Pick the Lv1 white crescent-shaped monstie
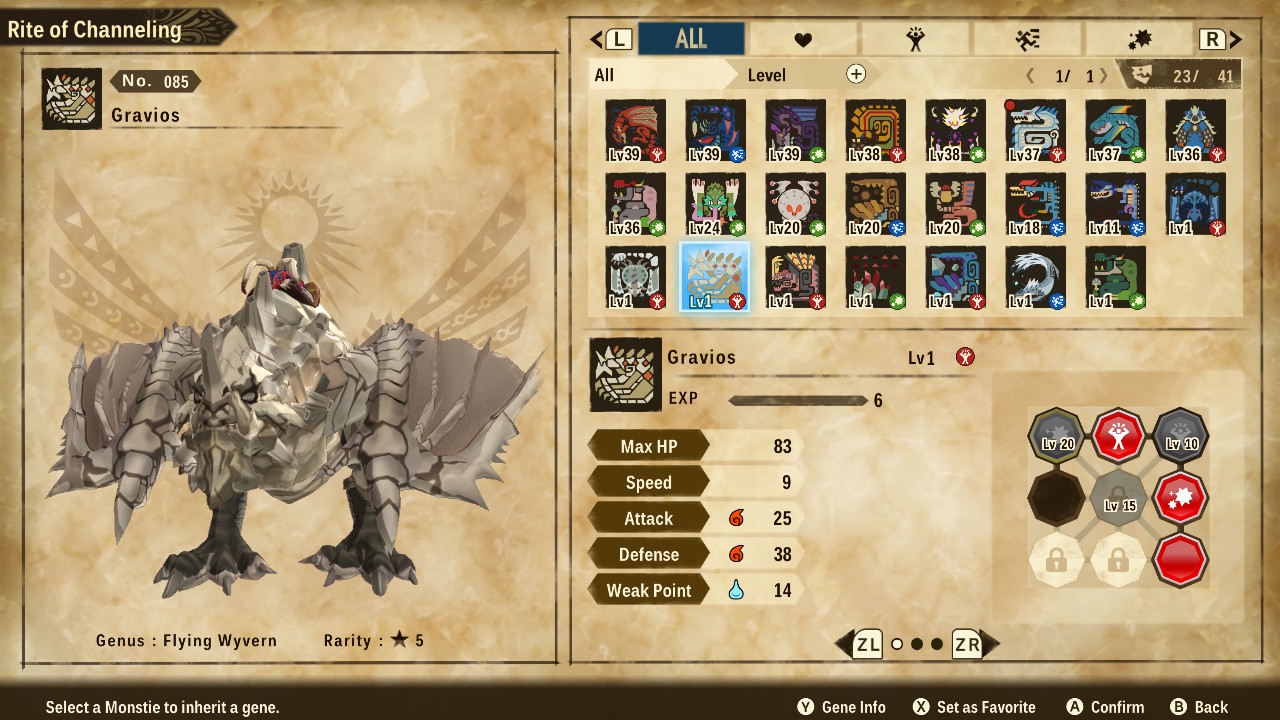This screenshot has height=720, width=1280. [x=1035, y=277]
